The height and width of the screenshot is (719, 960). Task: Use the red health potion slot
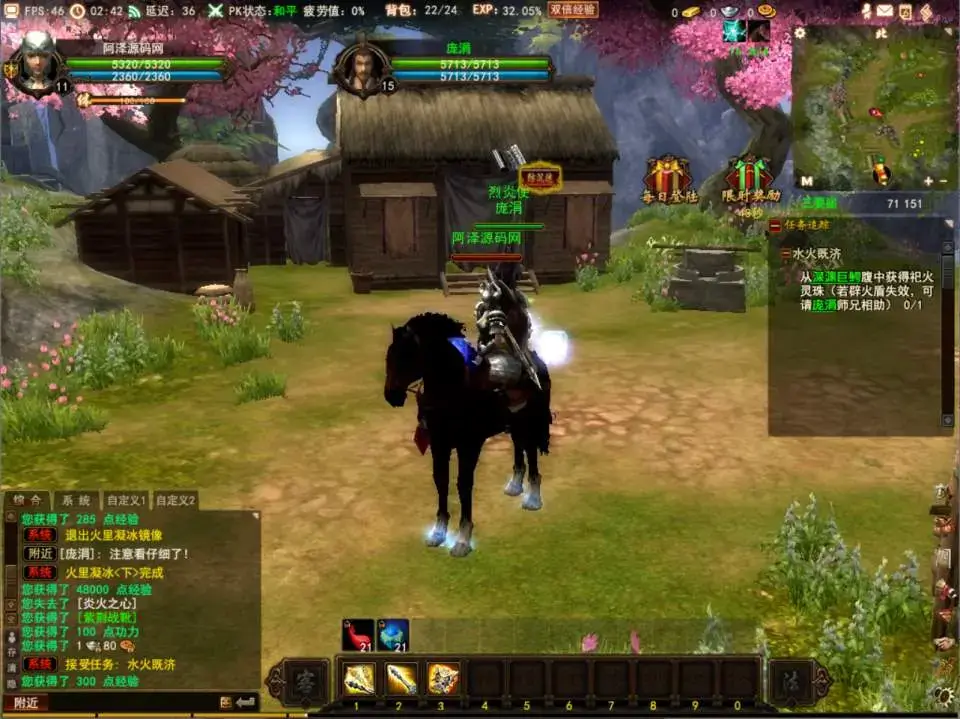[357, 635]
